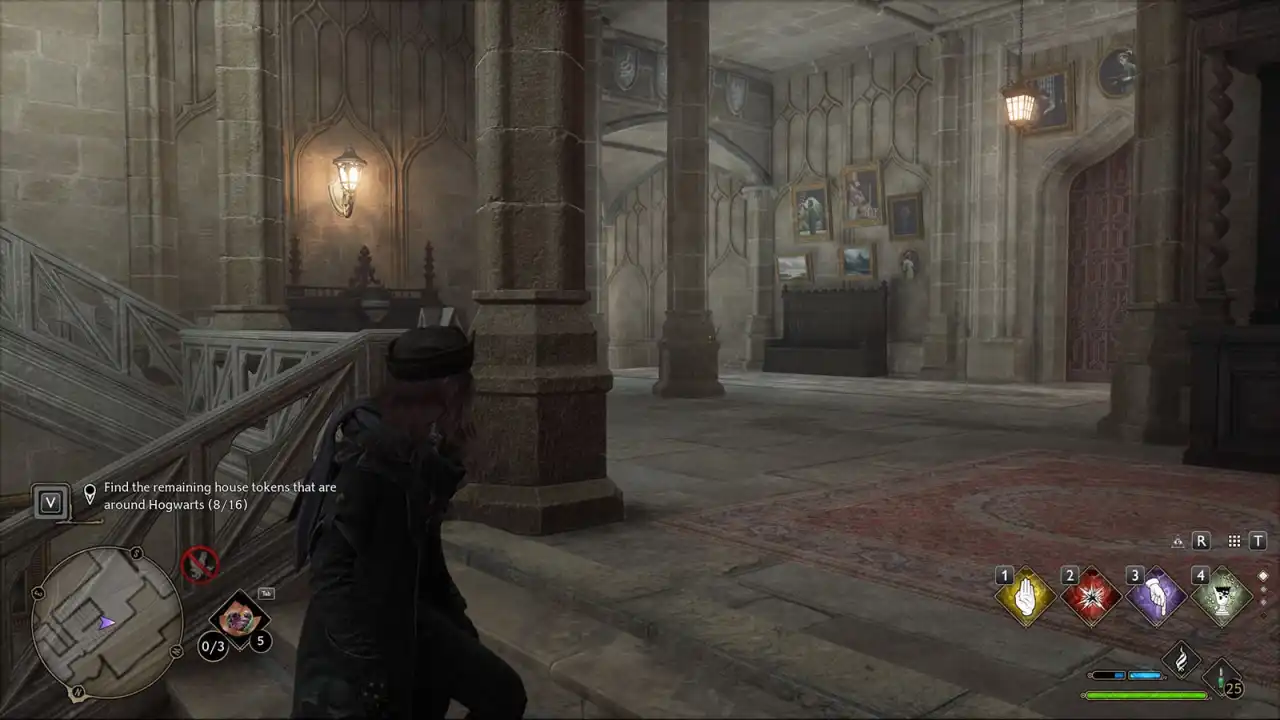
Task: Open the spell set grid icon
Action: coord(1233,541)
